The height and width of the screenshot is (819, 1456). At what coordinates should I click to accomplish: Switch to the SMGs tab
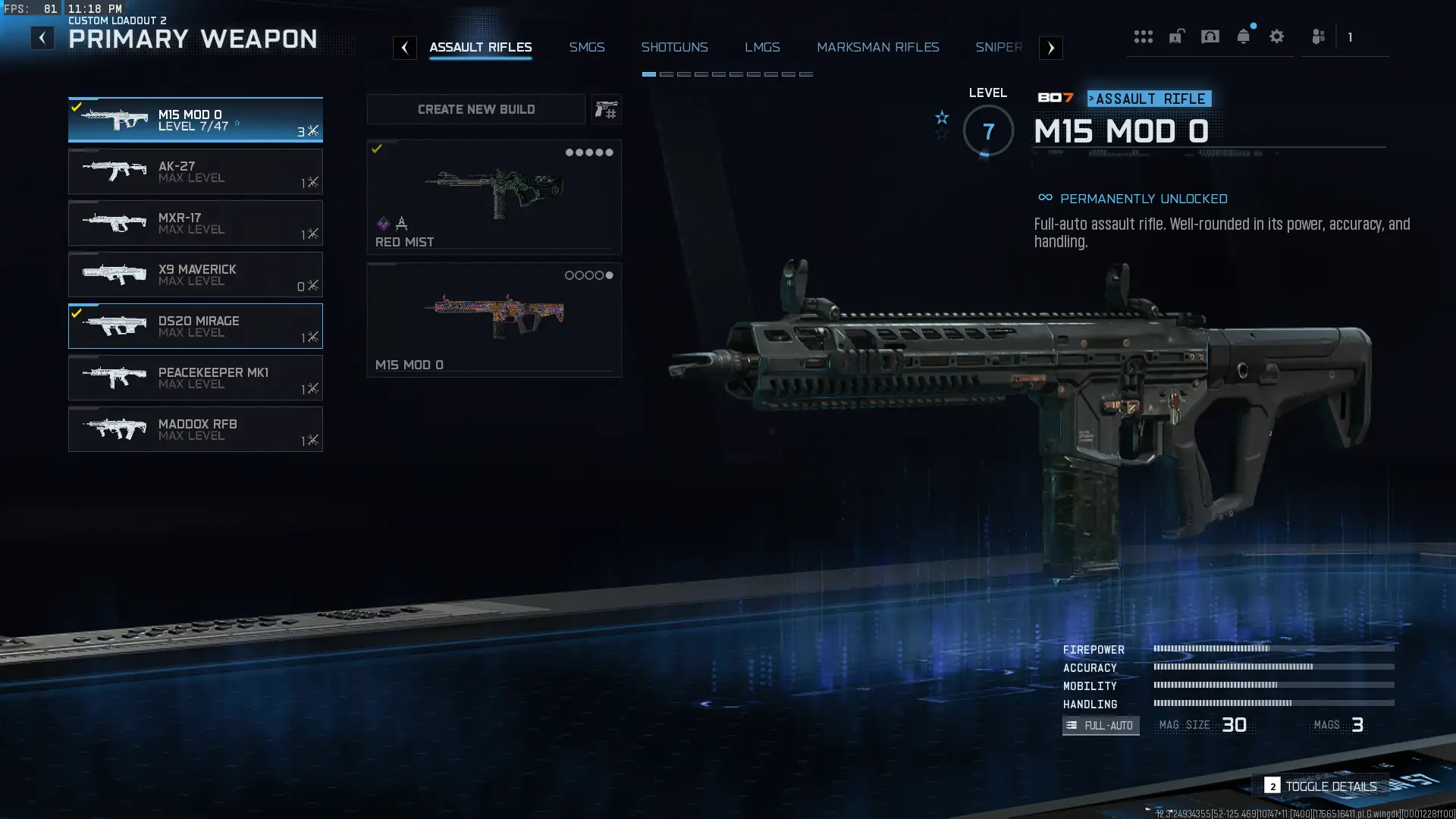tap(587, 47)
